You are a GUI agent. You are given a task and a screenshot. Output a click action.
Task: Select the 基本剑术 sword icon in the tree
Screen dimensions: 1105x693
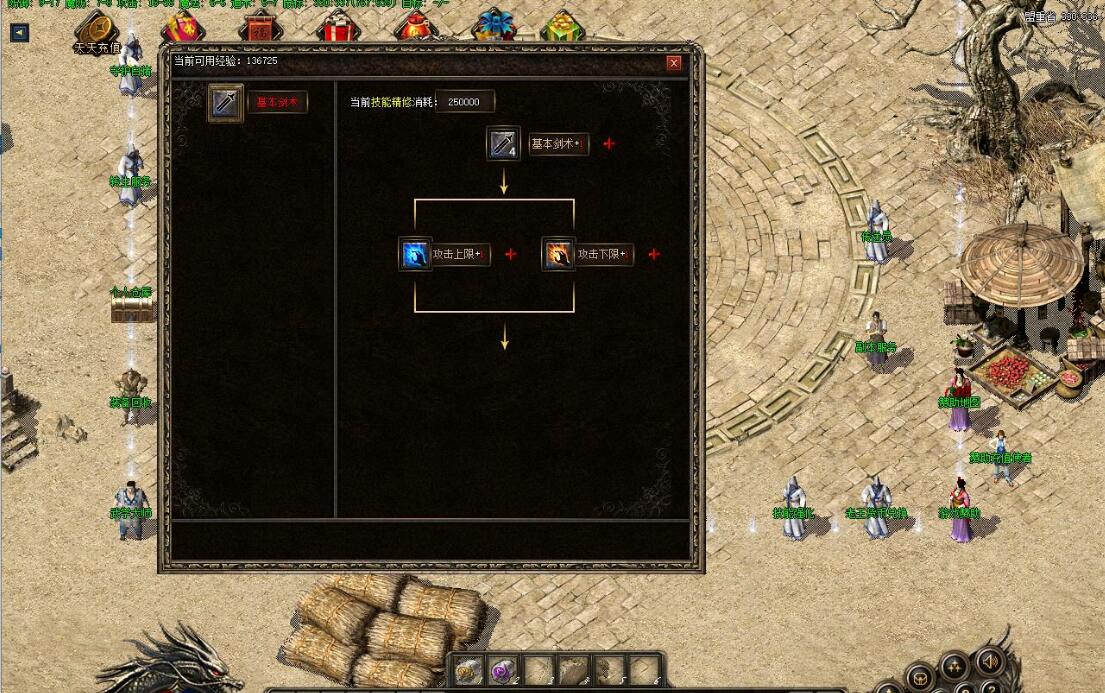click(503, 144)
